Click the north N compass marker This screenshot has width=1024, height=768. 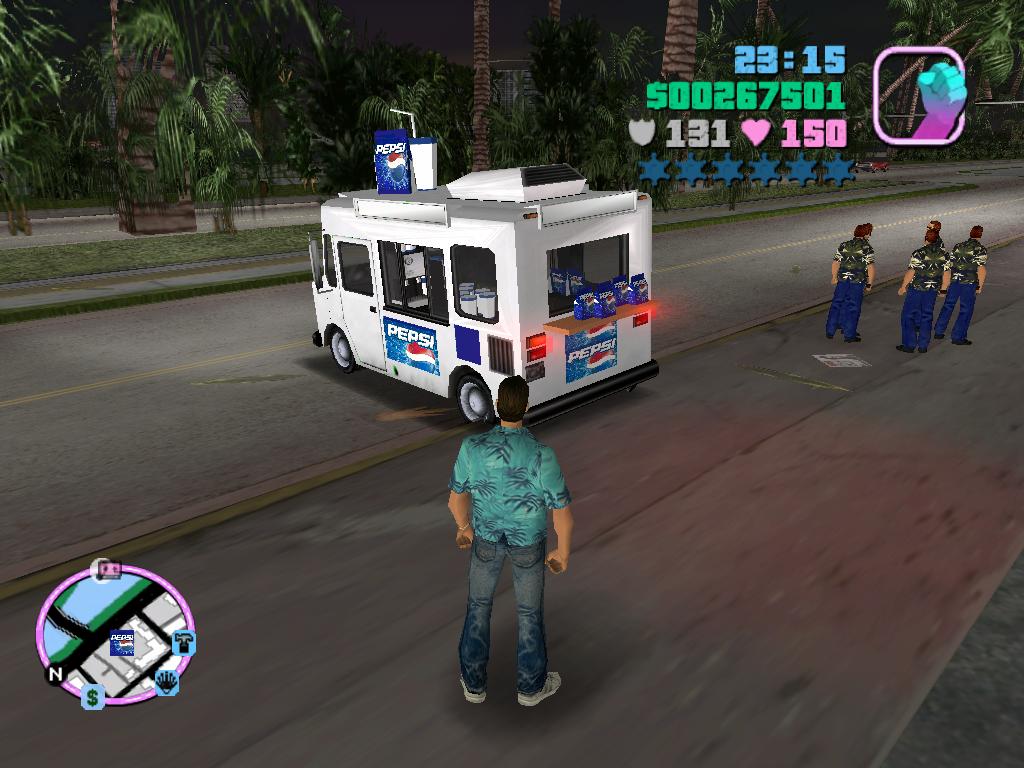point(55,674)
